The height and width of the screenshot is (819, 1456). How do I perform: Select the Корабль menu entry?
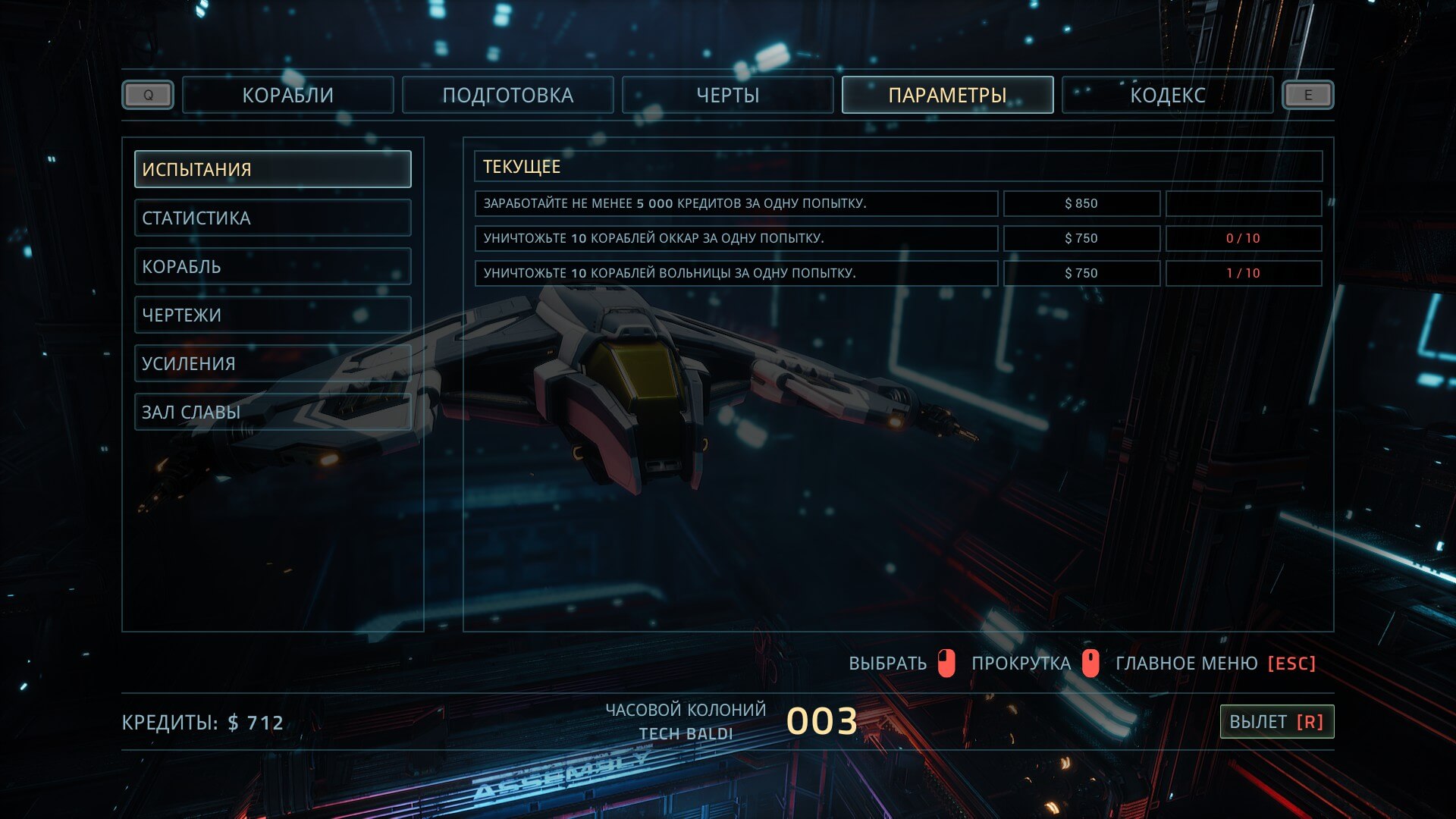click(x=273, y=266)
